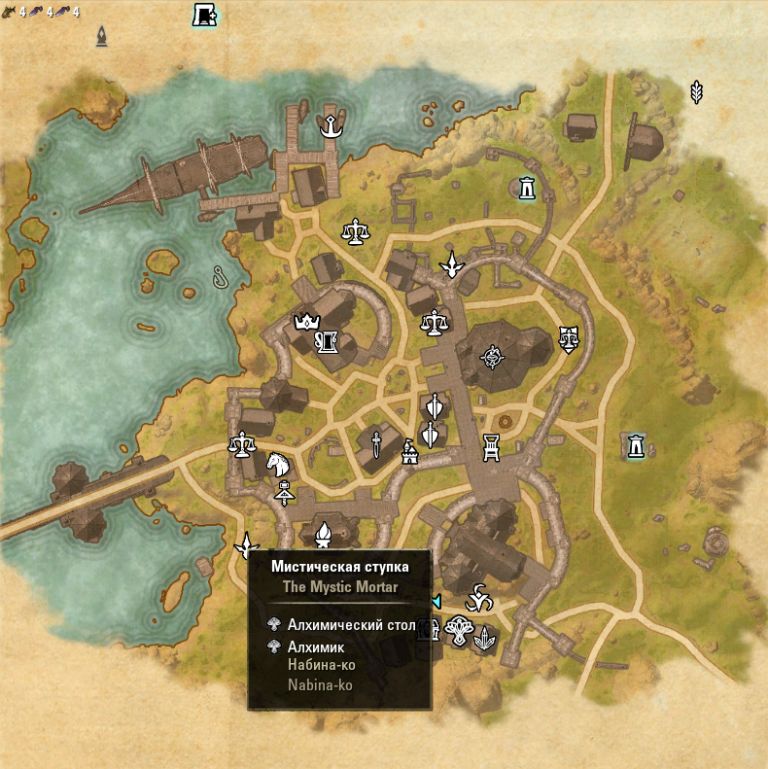
Task: Select the shield-with-scales marker
Action: coord(569,339)
